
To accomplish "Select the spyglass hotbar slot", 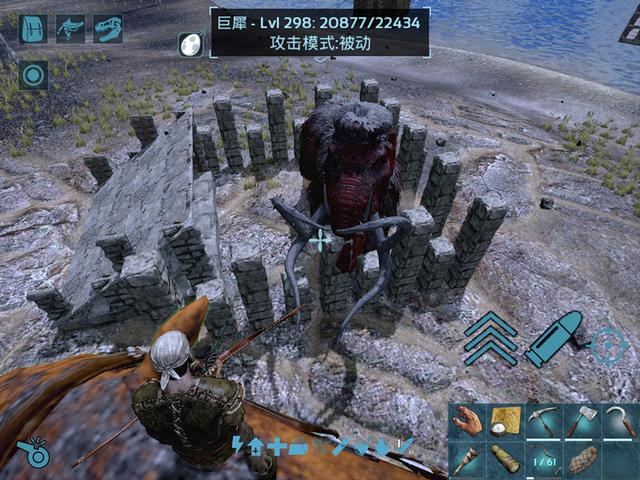I will coord(505,461).
